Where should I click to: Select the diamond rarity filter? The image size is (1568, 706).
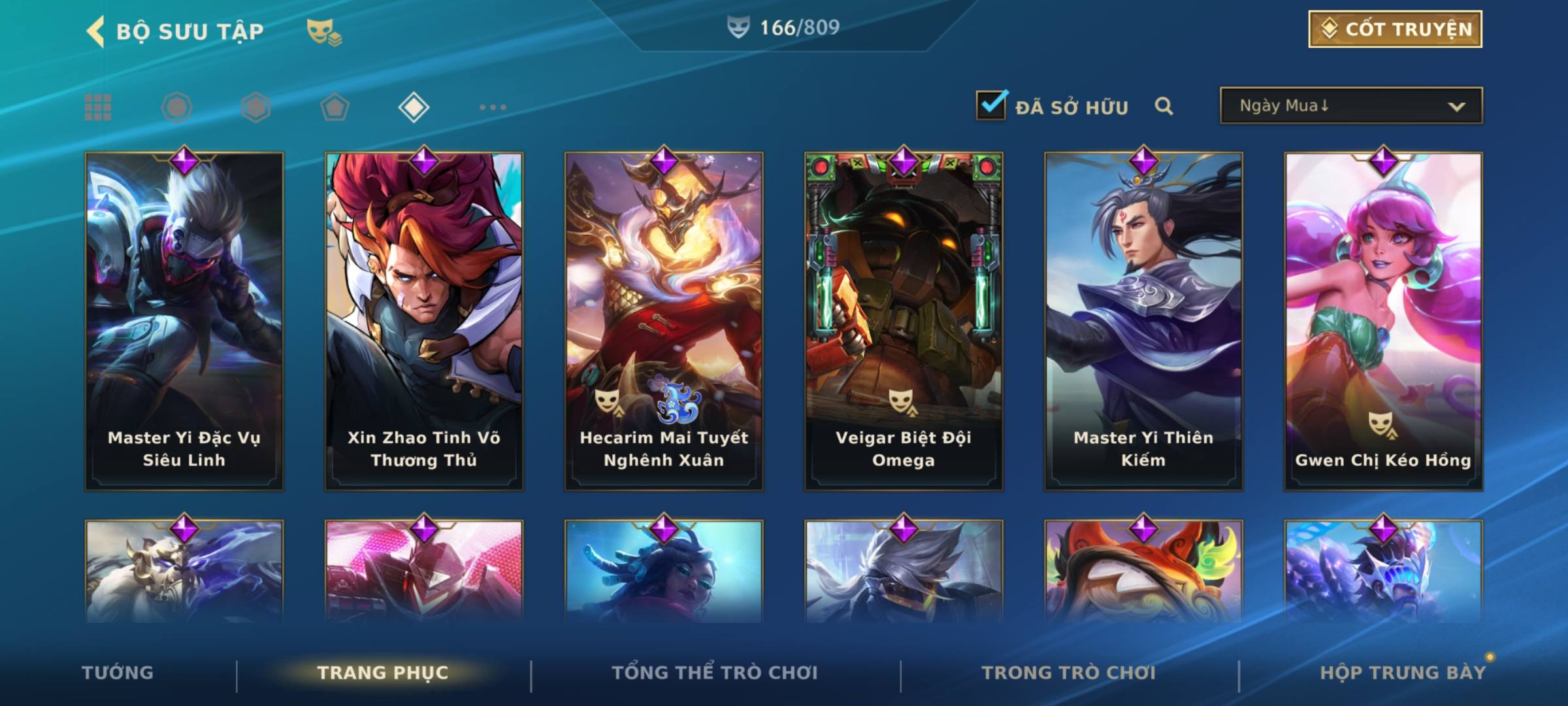tap(414, 107)
